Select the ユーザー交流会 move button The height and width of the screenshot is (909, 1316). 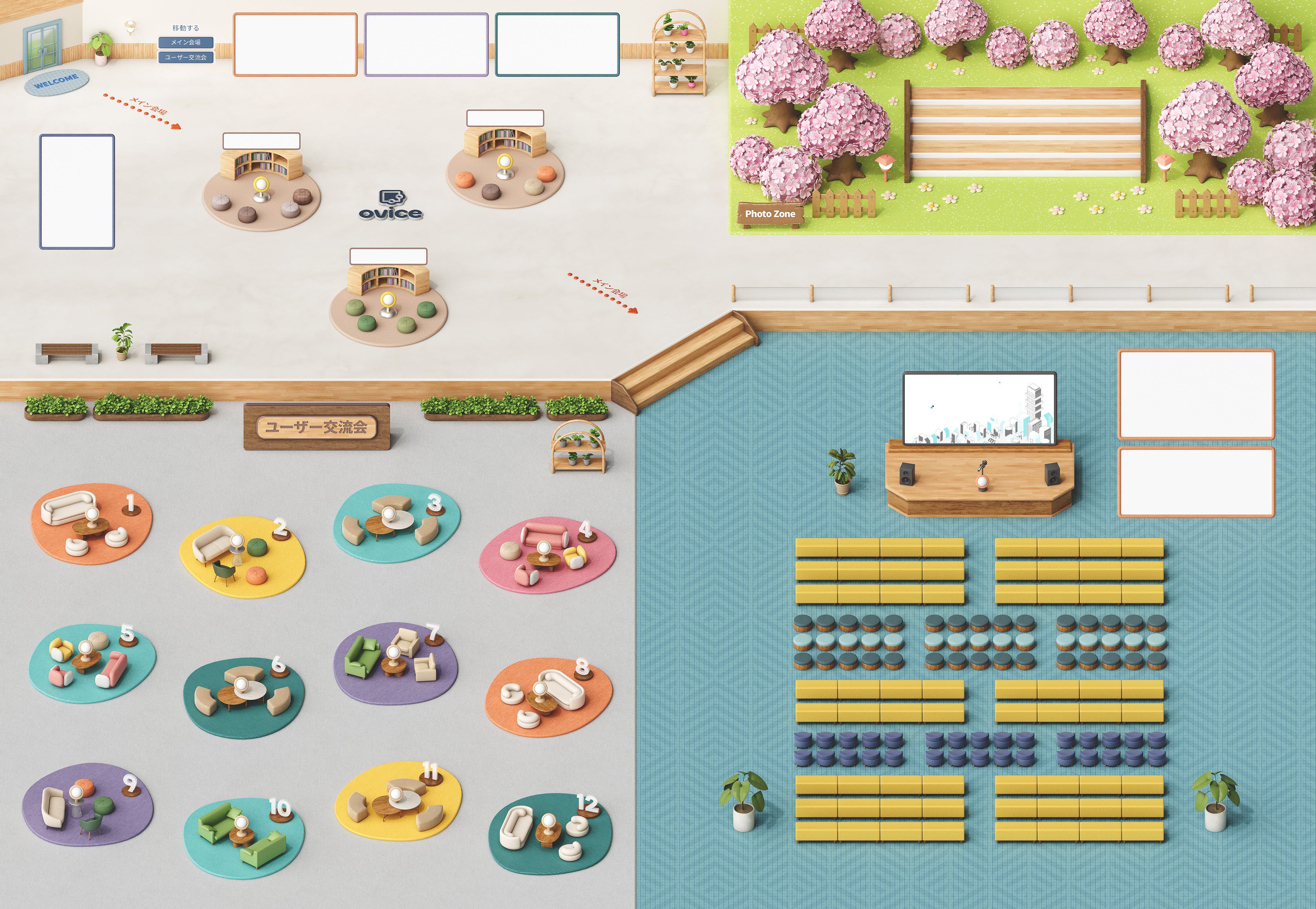[x=186, y=57]
